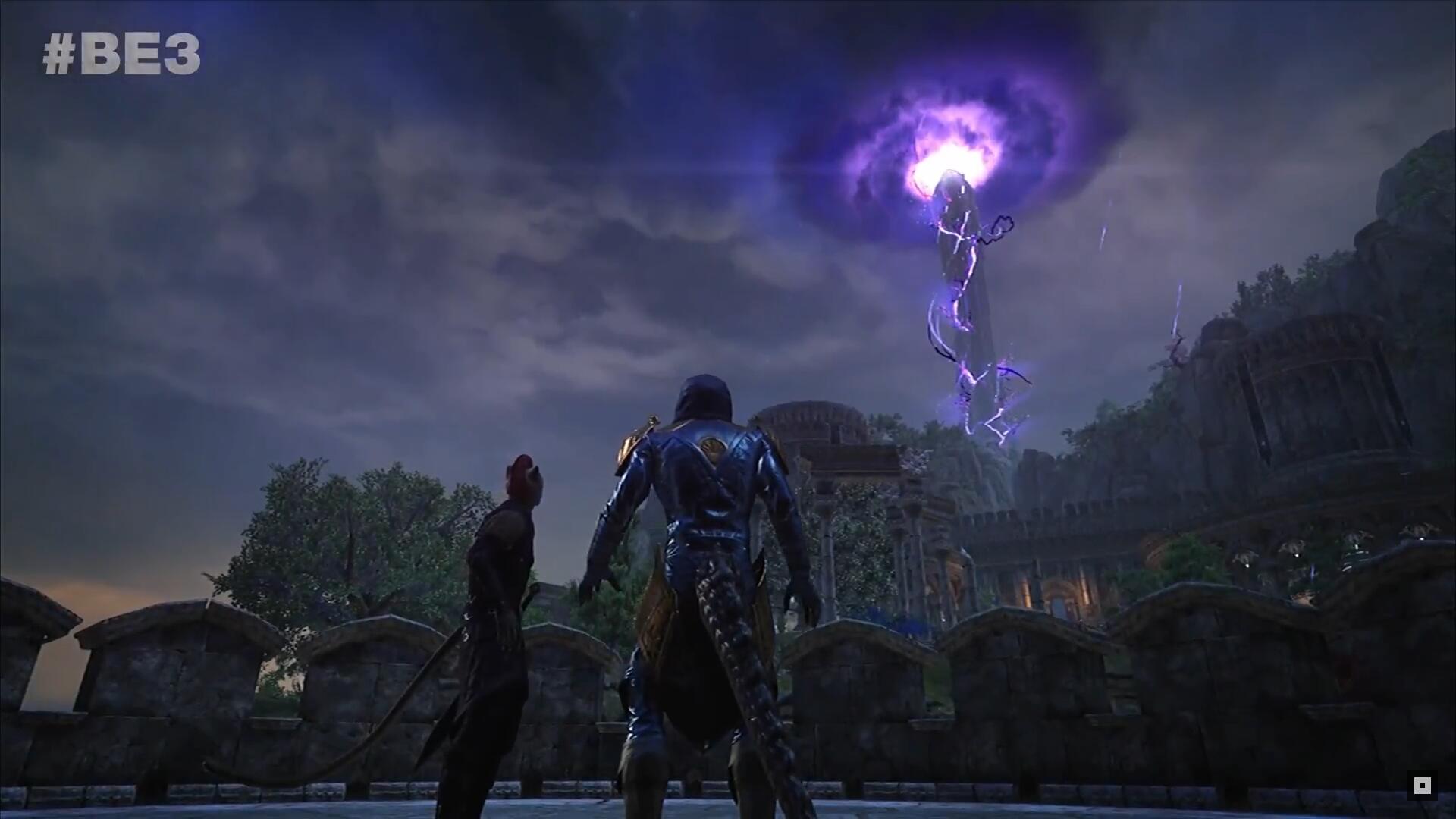Click the small white square overlay icon

(1422, 786)
